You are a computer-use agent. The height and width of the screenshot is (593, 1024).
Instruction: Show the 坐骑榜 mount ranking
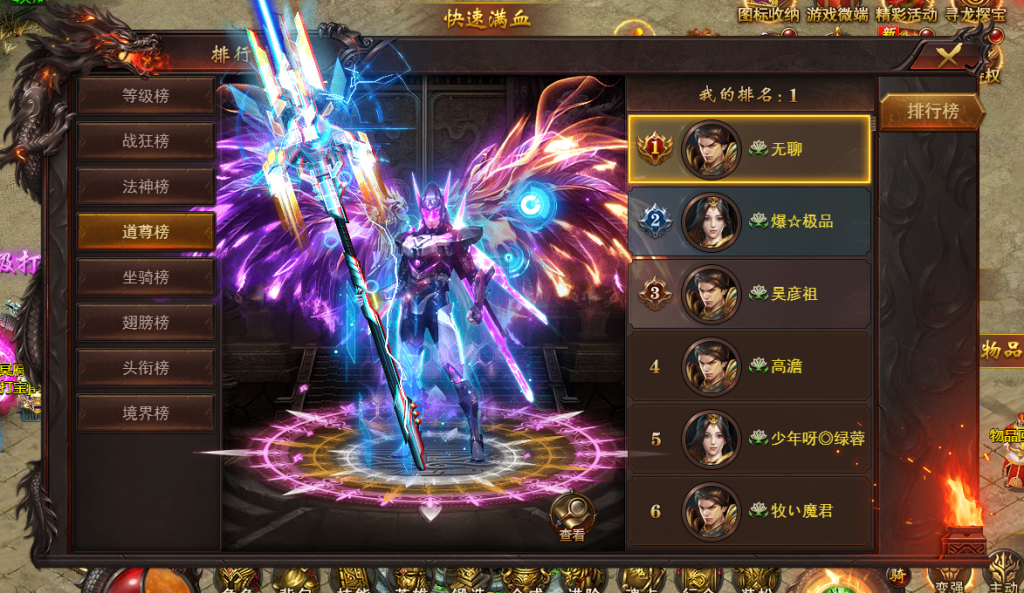coord(146,277)
